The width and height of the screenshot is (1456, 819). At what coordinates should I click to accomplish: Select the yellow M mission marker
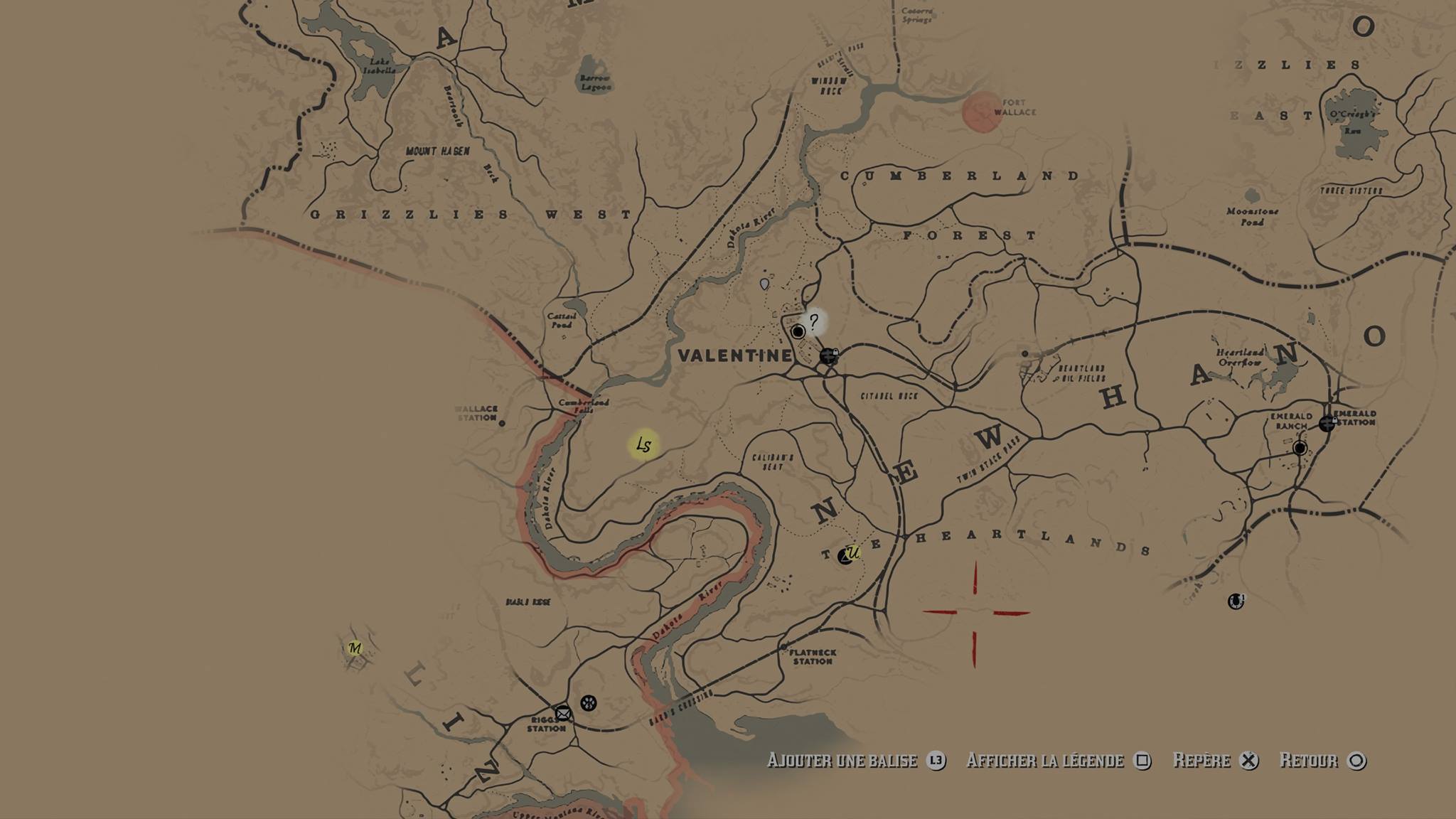click(355, 648)
